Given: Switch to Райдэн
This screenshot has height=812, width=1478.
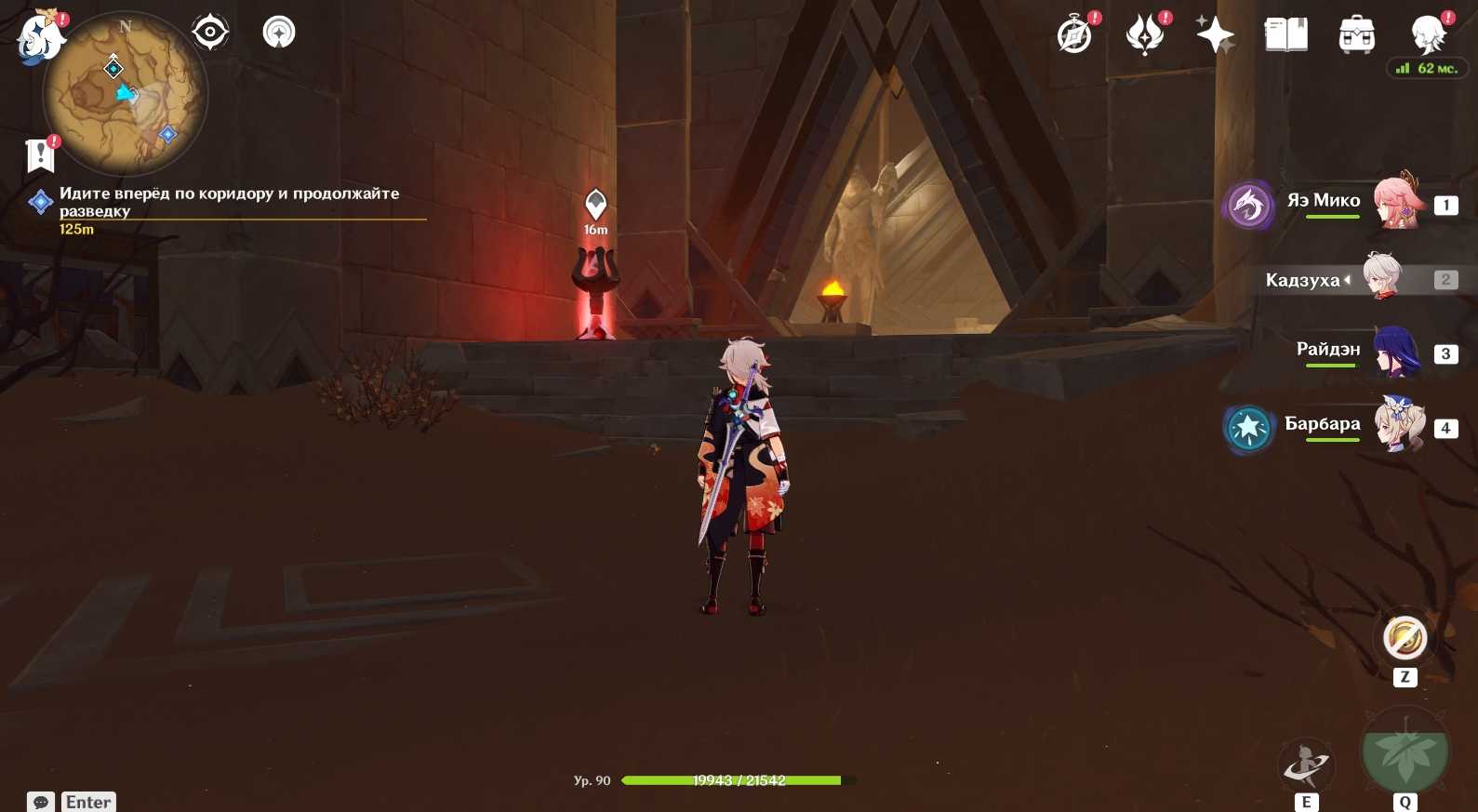Looking at the screenshot, I should [1395, 352].
